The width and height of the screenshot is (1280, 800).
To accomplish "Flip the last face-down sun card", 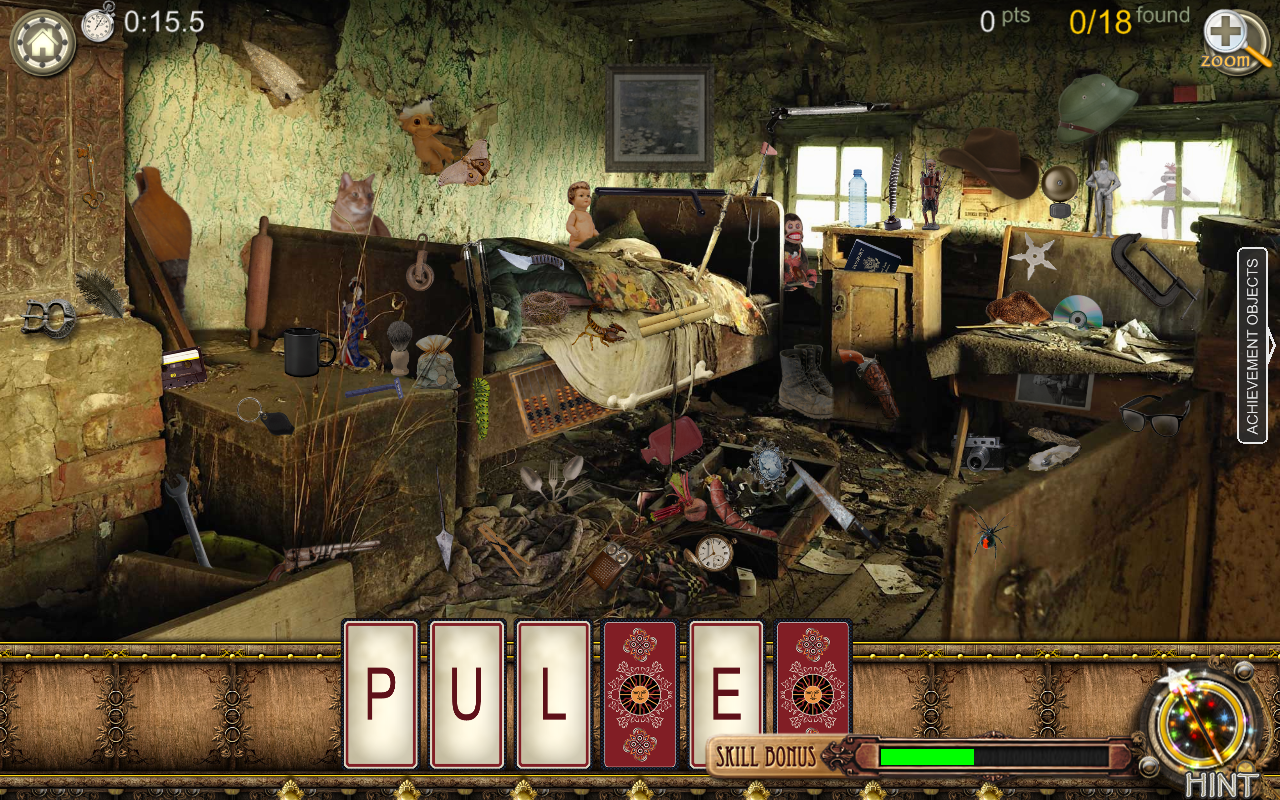I will point(813,693).
